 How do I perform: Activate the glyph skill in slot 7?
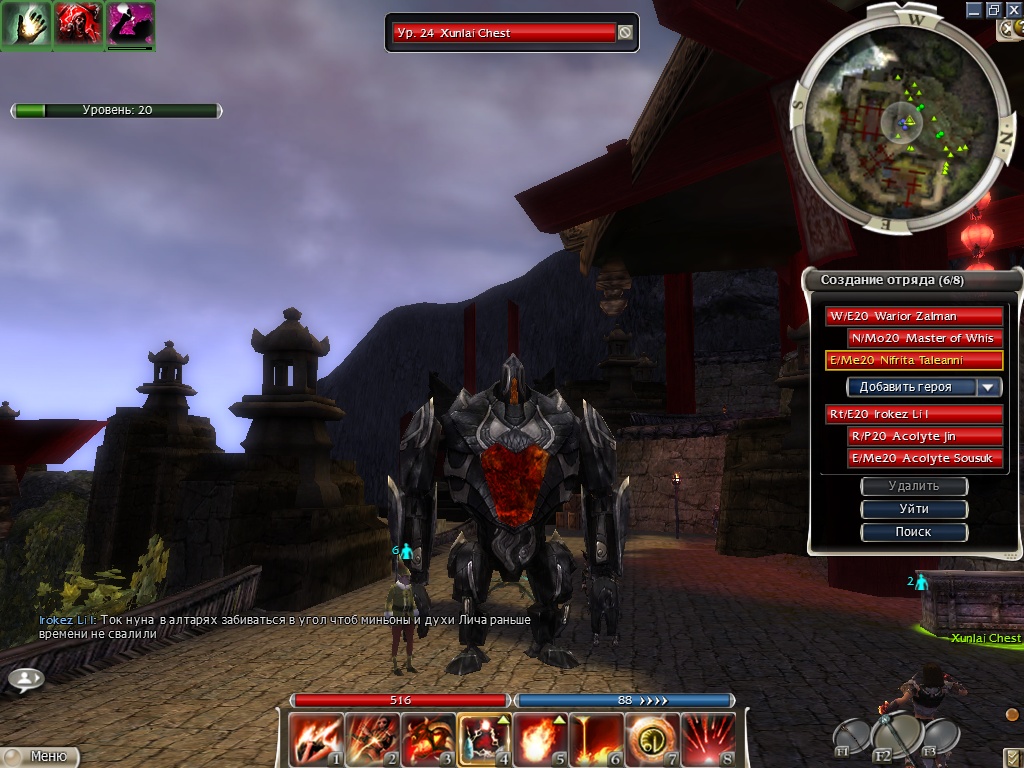[650, 738]
